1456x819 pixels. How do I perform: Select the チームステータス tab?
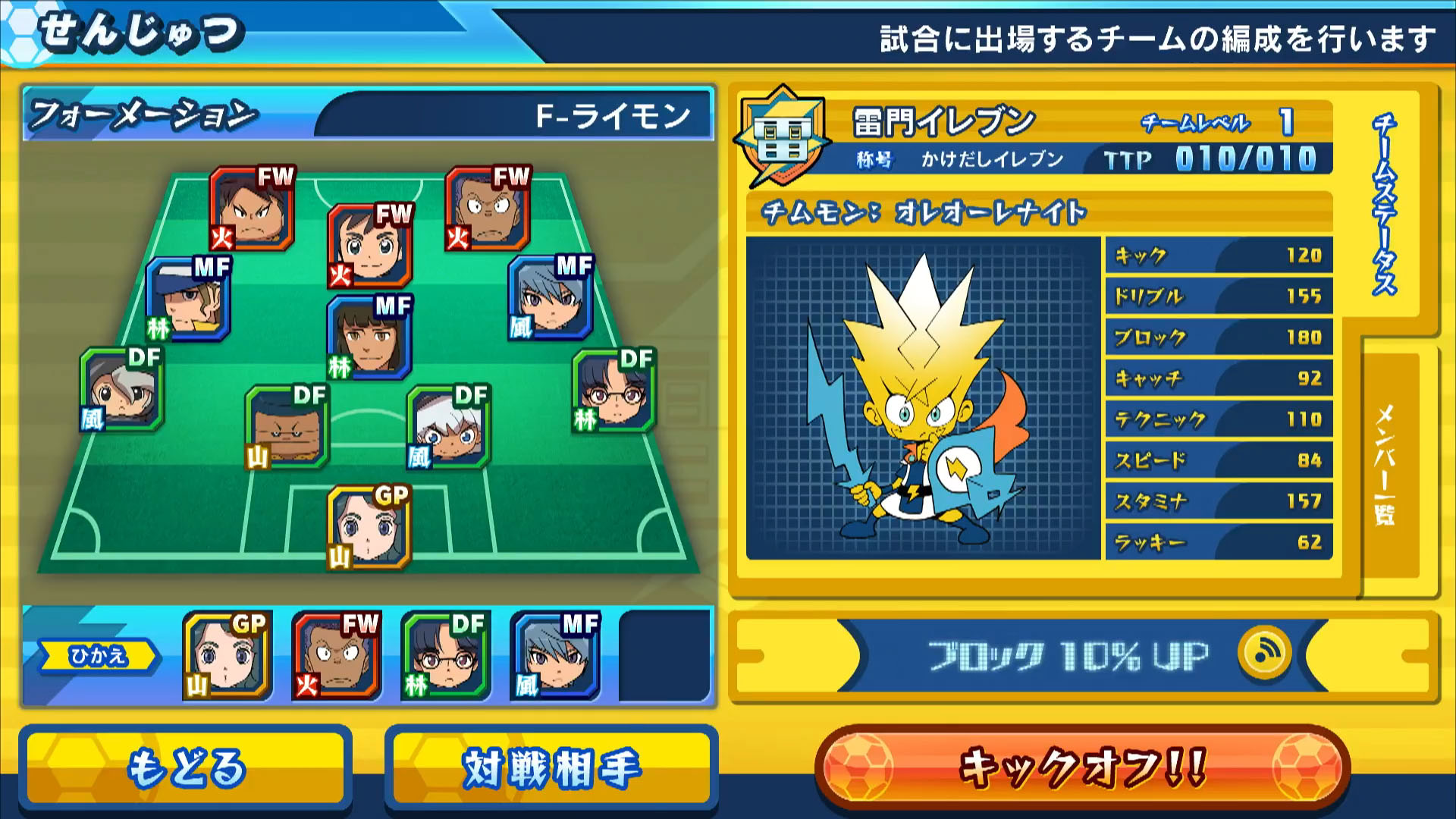(1385, 205)
